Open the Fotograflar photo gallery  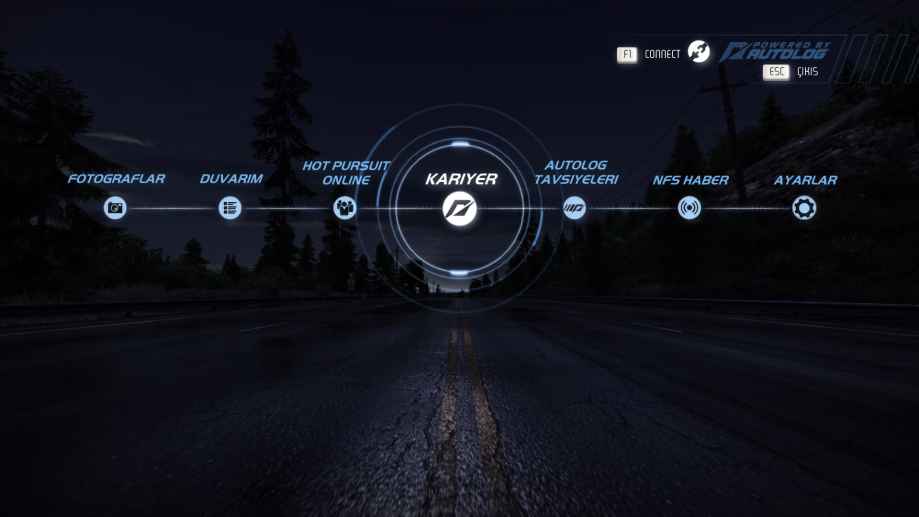[115, 208]
